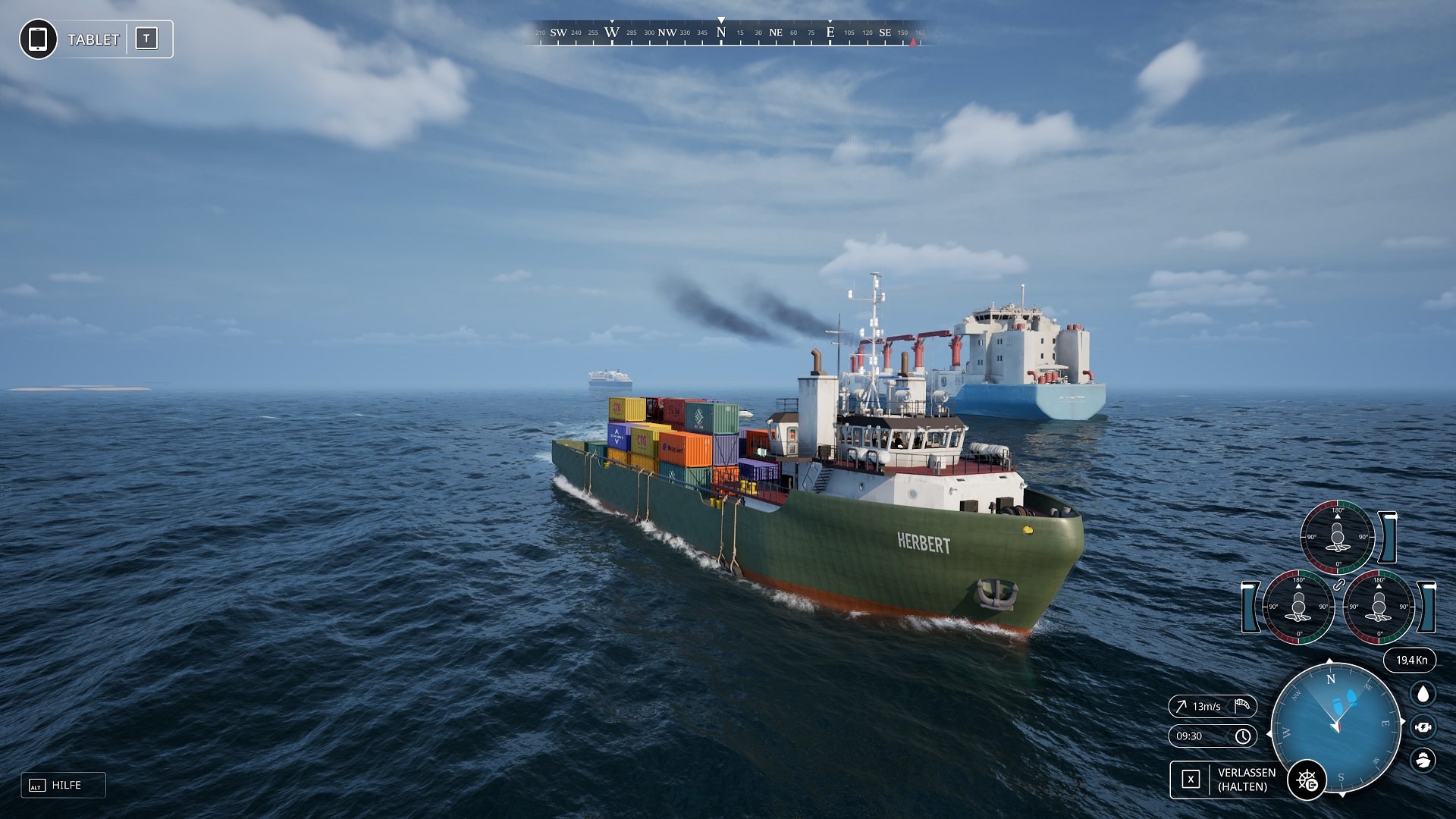Toggle the chain link between thrusters
This screenshot has width=1456, height=819.
tap(1338, 584)
